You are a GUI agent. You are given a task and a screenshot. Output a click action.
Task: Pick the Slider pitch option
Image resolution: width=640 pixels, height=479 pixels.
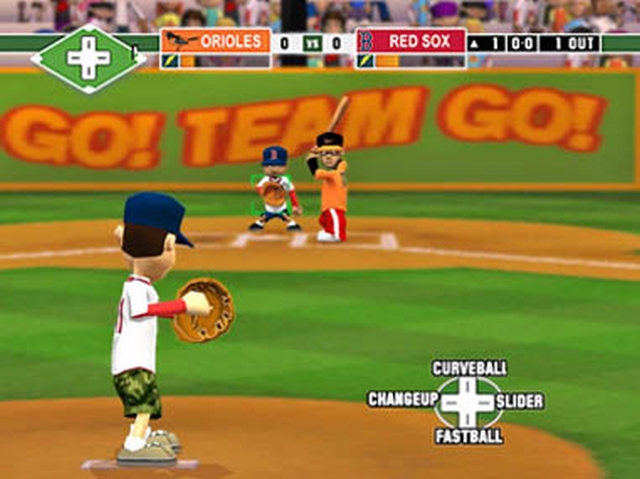[x=519, y=401]
